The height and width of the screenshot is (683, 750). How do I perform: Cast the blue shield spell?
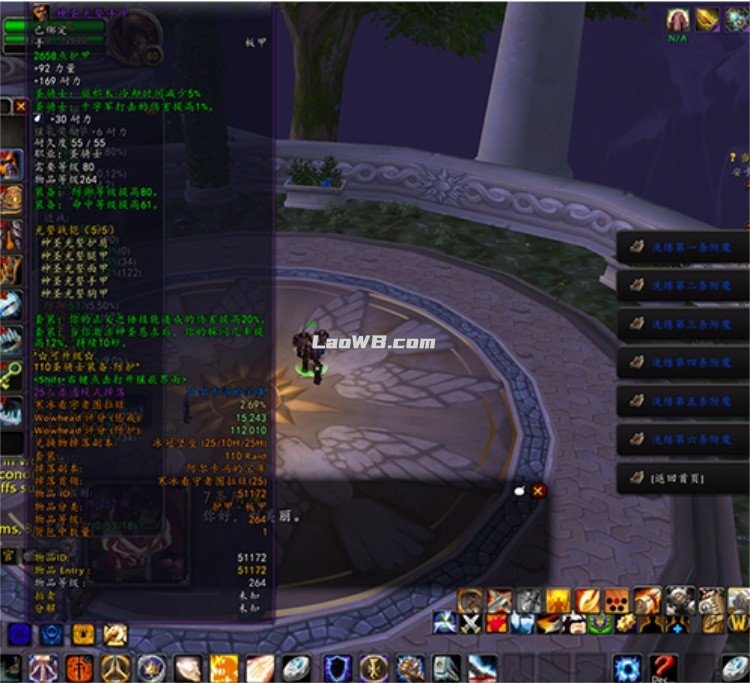[x=337, y=668]
